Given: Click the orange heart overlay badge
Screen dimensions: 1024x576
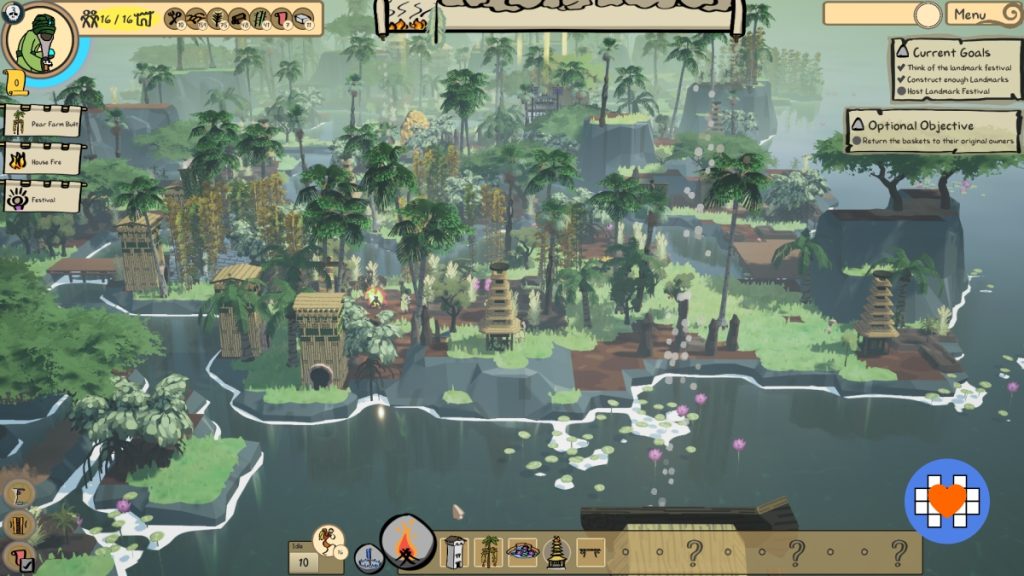Looking at the screenshot, I should coord(947,500).
